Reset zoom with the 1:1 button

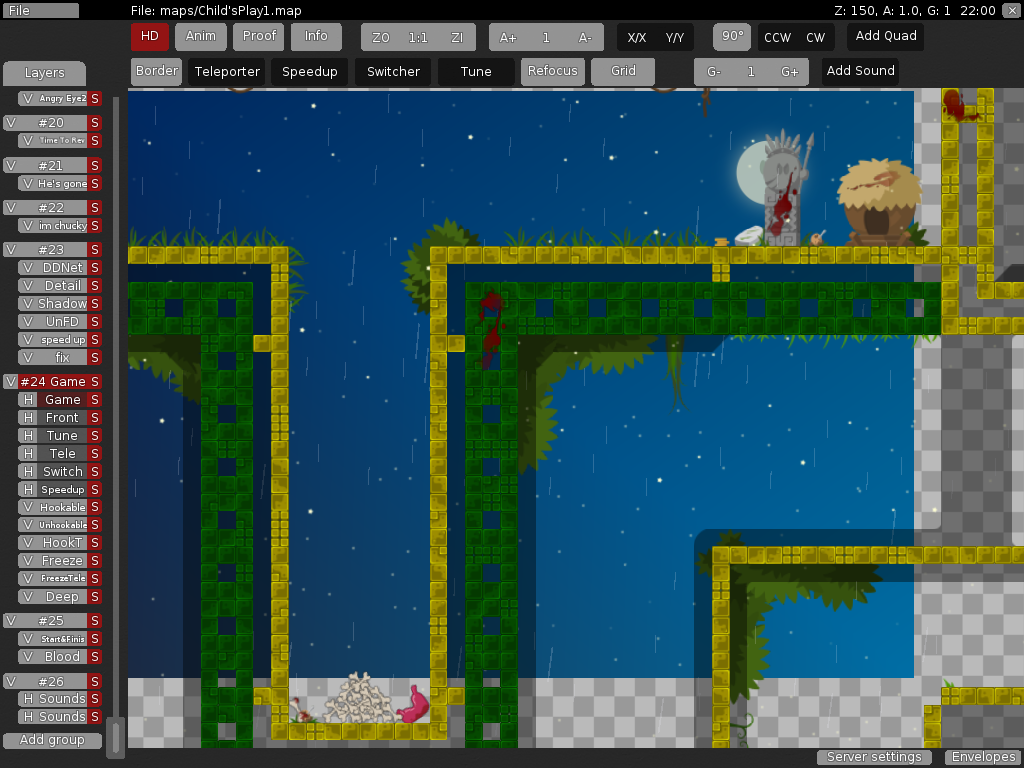tap(418, 38)
